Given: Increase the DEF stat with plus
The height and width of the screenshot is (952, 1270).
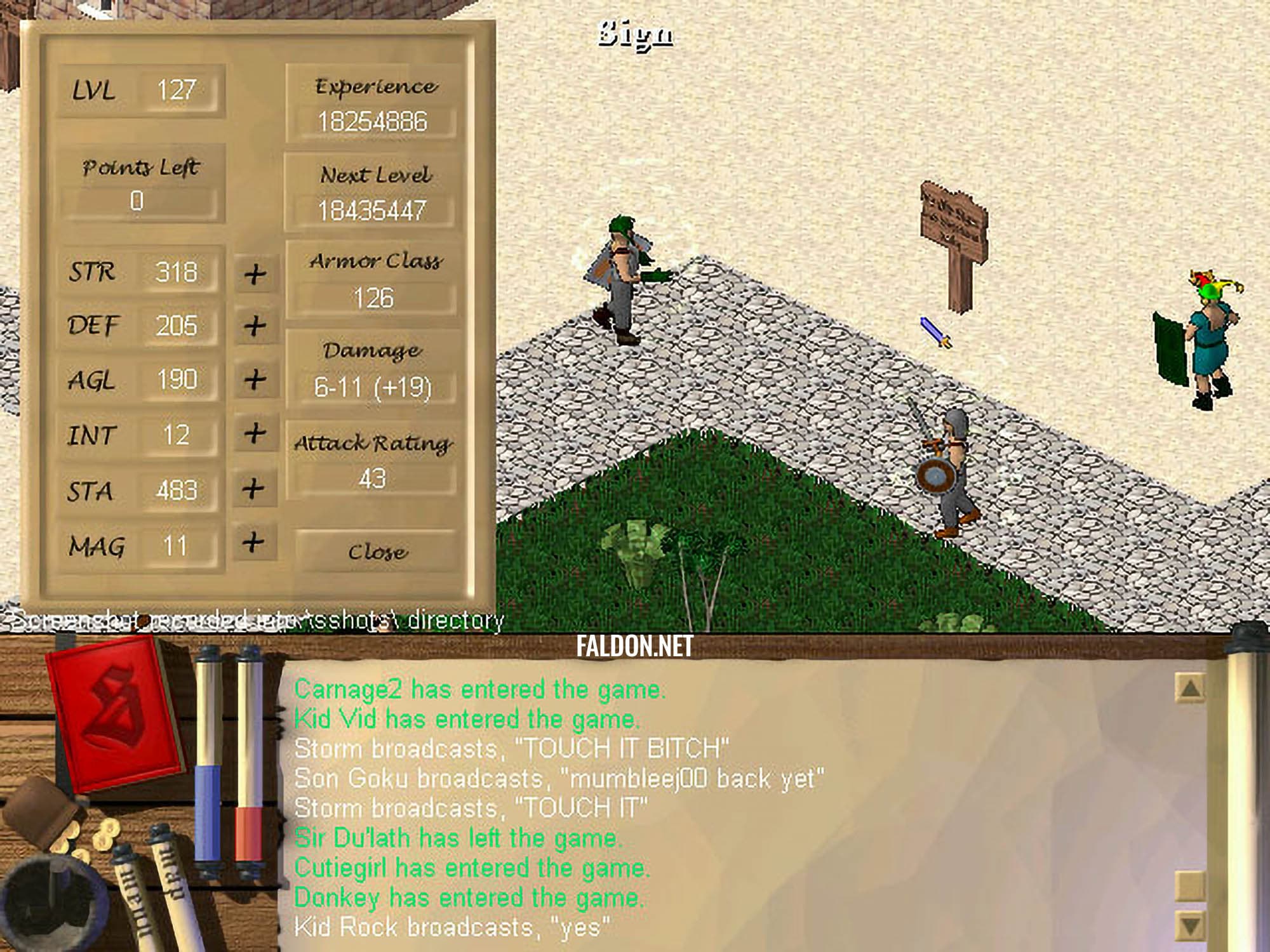Looking at the screenshot, I should pyautogui.click(x=255, y=326).
